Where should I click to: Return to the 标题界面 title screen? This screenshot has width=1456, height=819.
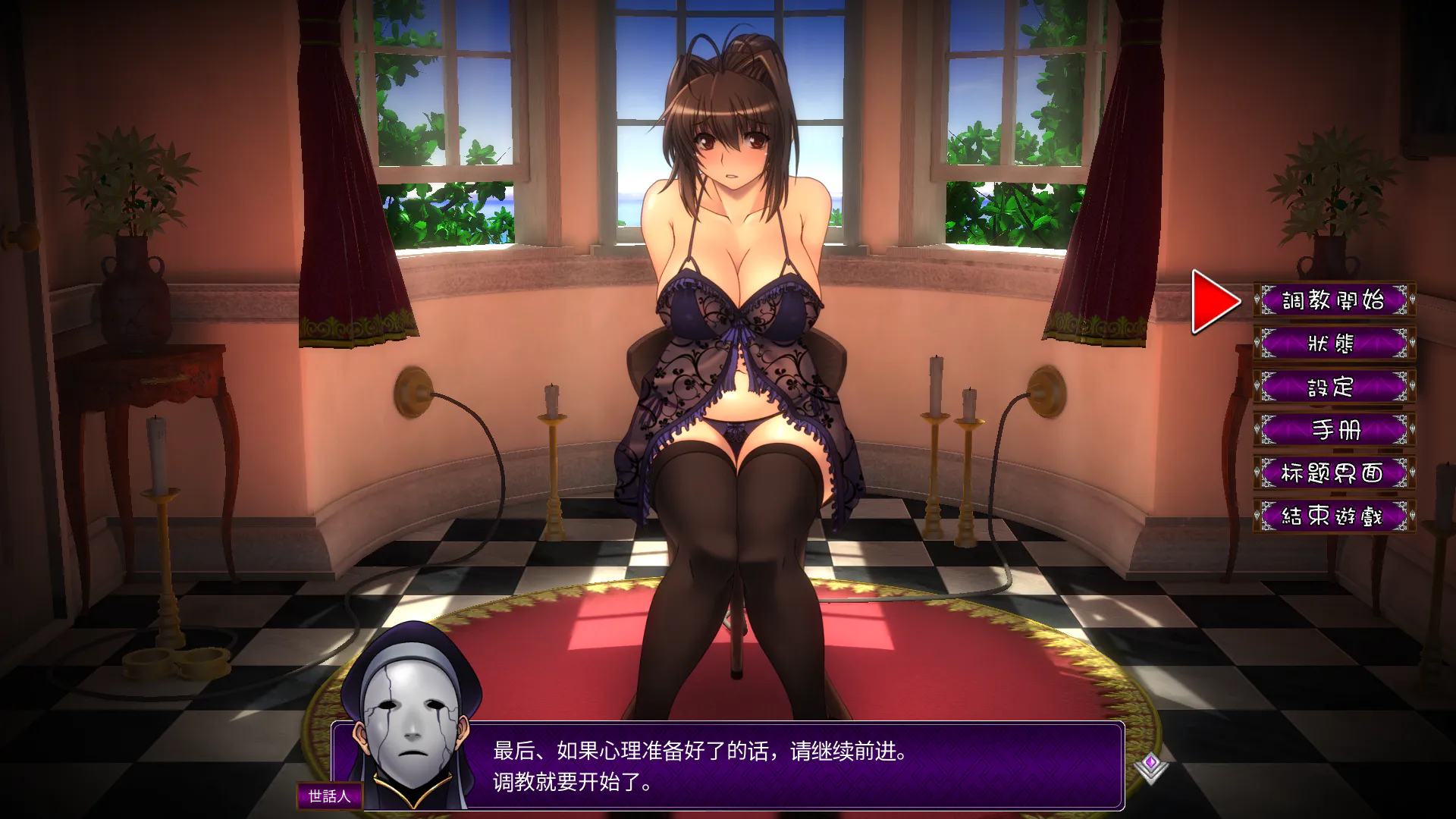point(1333,473)
